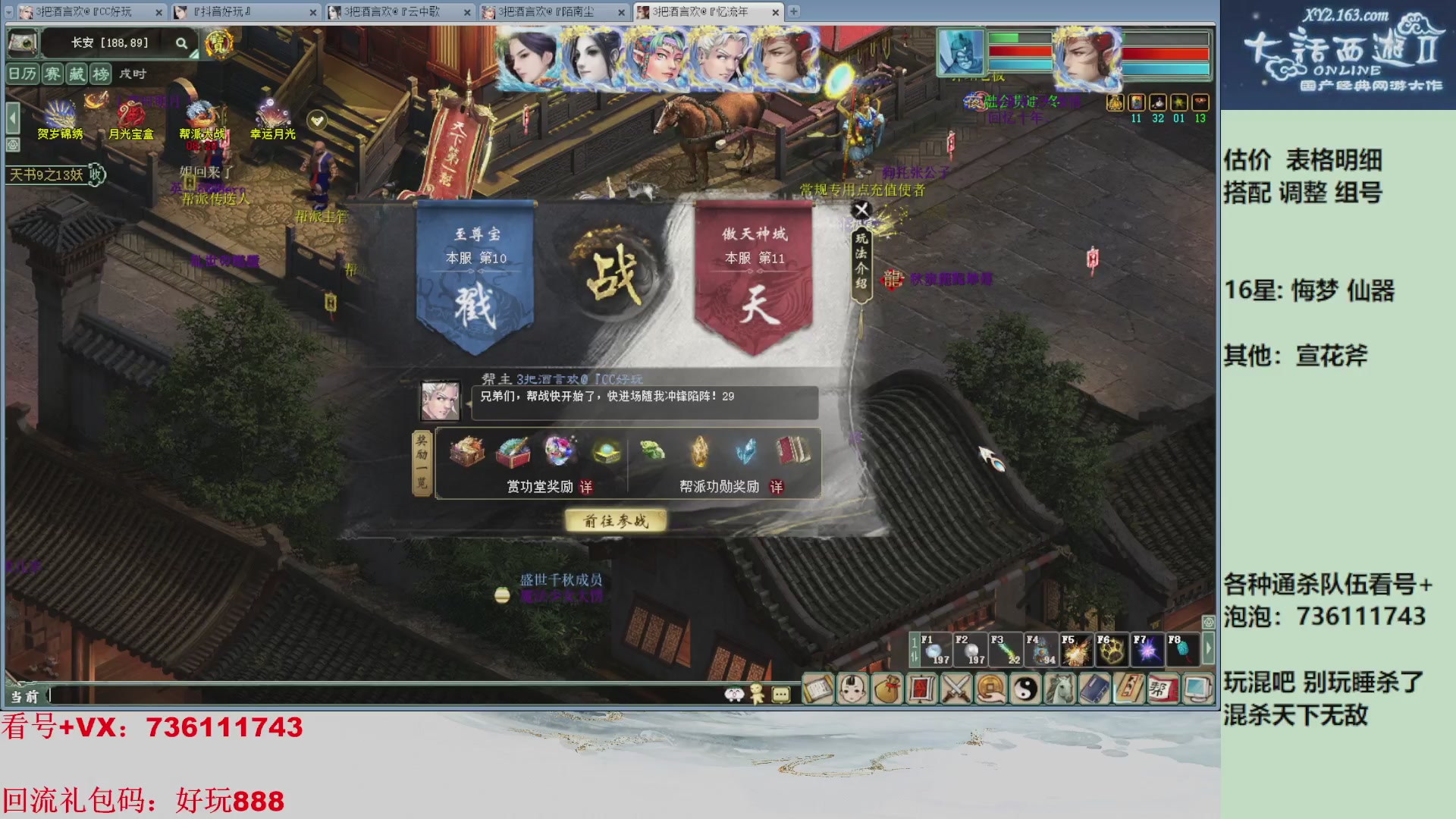This screenshot has width=1456, height=819.
Task: Click the magnifier icon beside 长安 coordinates
Action: point(181,43)
